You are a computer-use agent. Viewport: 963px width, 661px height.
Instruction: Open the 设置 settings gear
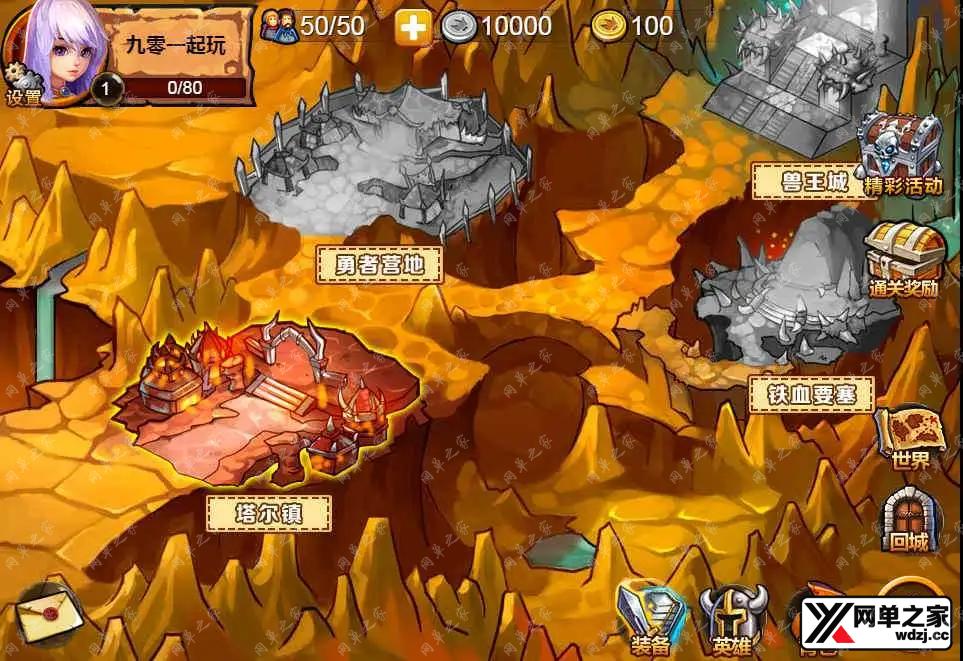click(x=22, y=87)
